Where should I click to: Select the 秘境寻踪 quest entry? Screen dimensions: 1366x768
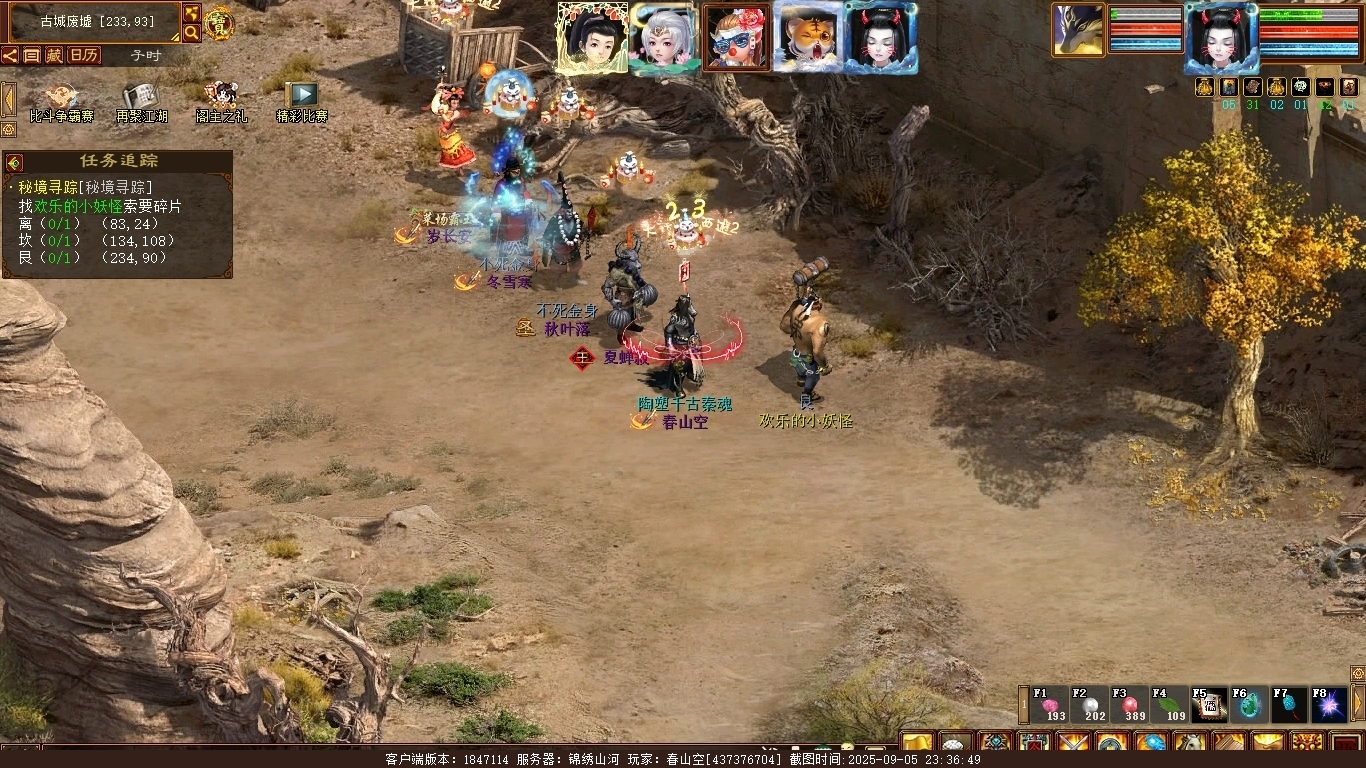[85, 187]
